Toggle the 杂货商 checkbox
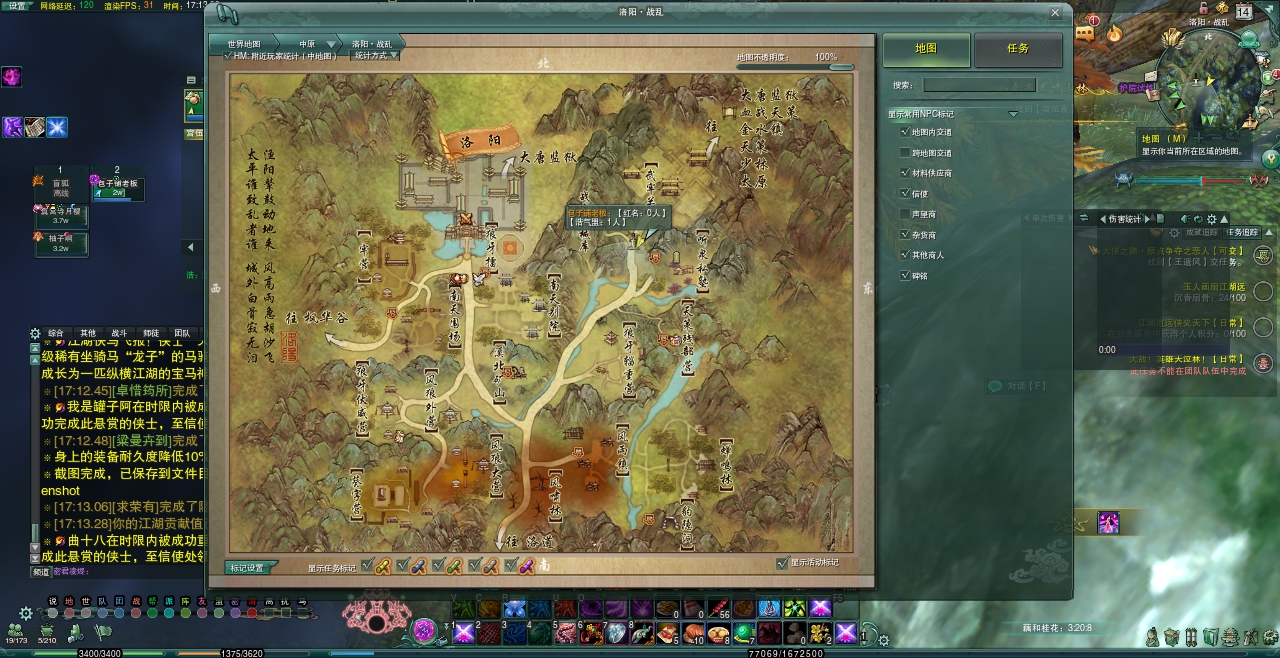Image resolution: width=1280 pixels, height=658 pixels. tap(905, 234)
